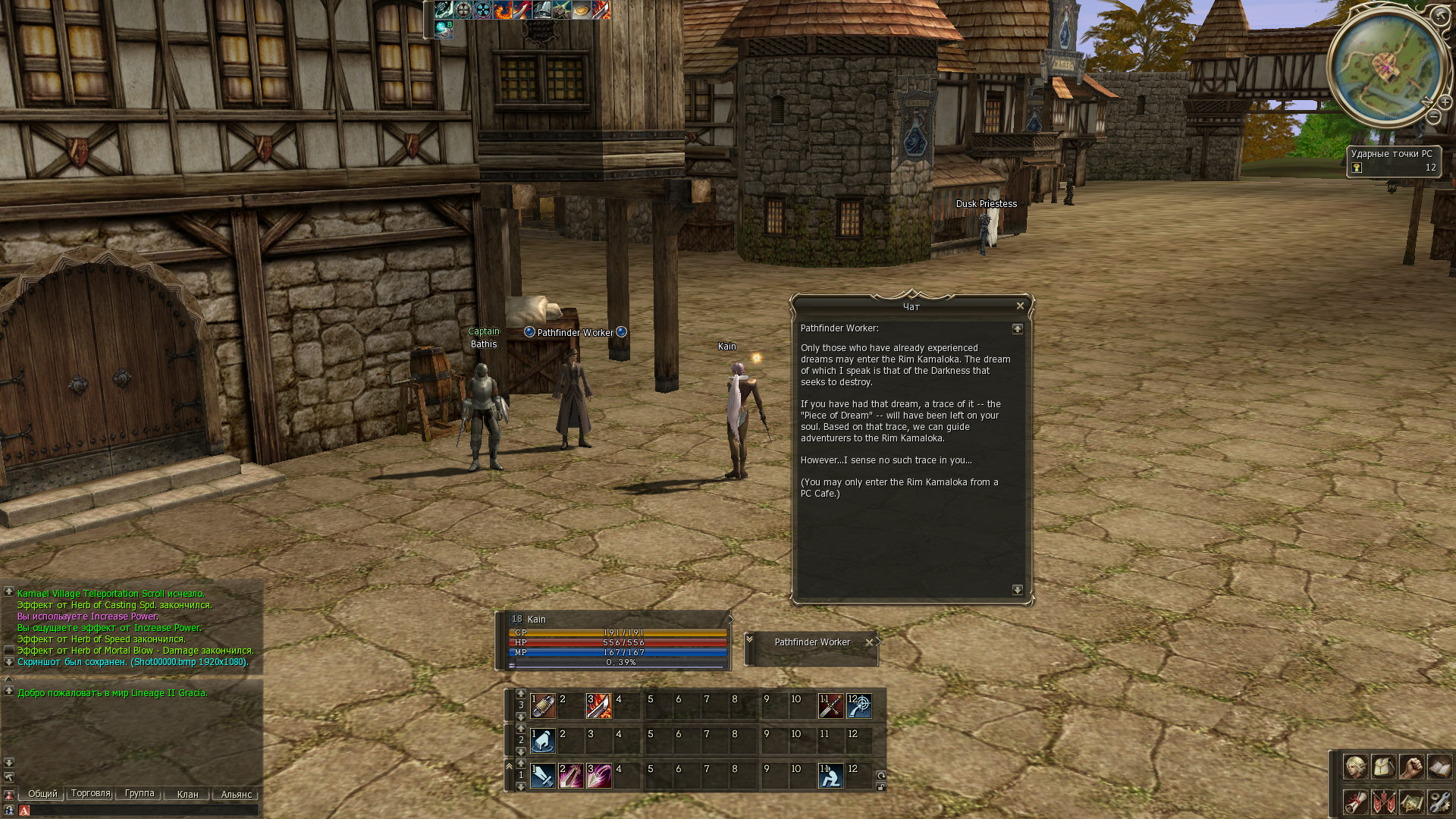Open the skills book icon

click(x=1439, y=767)
